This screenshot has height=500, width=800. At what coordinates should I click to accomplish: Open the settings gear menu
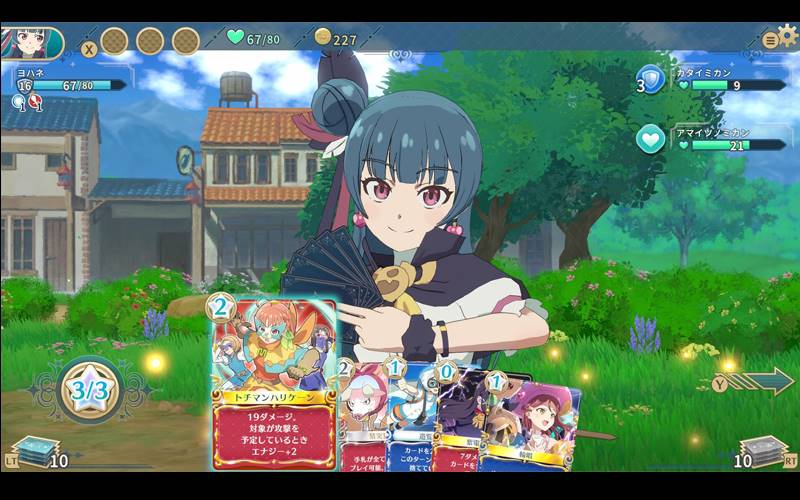(788, 36)
